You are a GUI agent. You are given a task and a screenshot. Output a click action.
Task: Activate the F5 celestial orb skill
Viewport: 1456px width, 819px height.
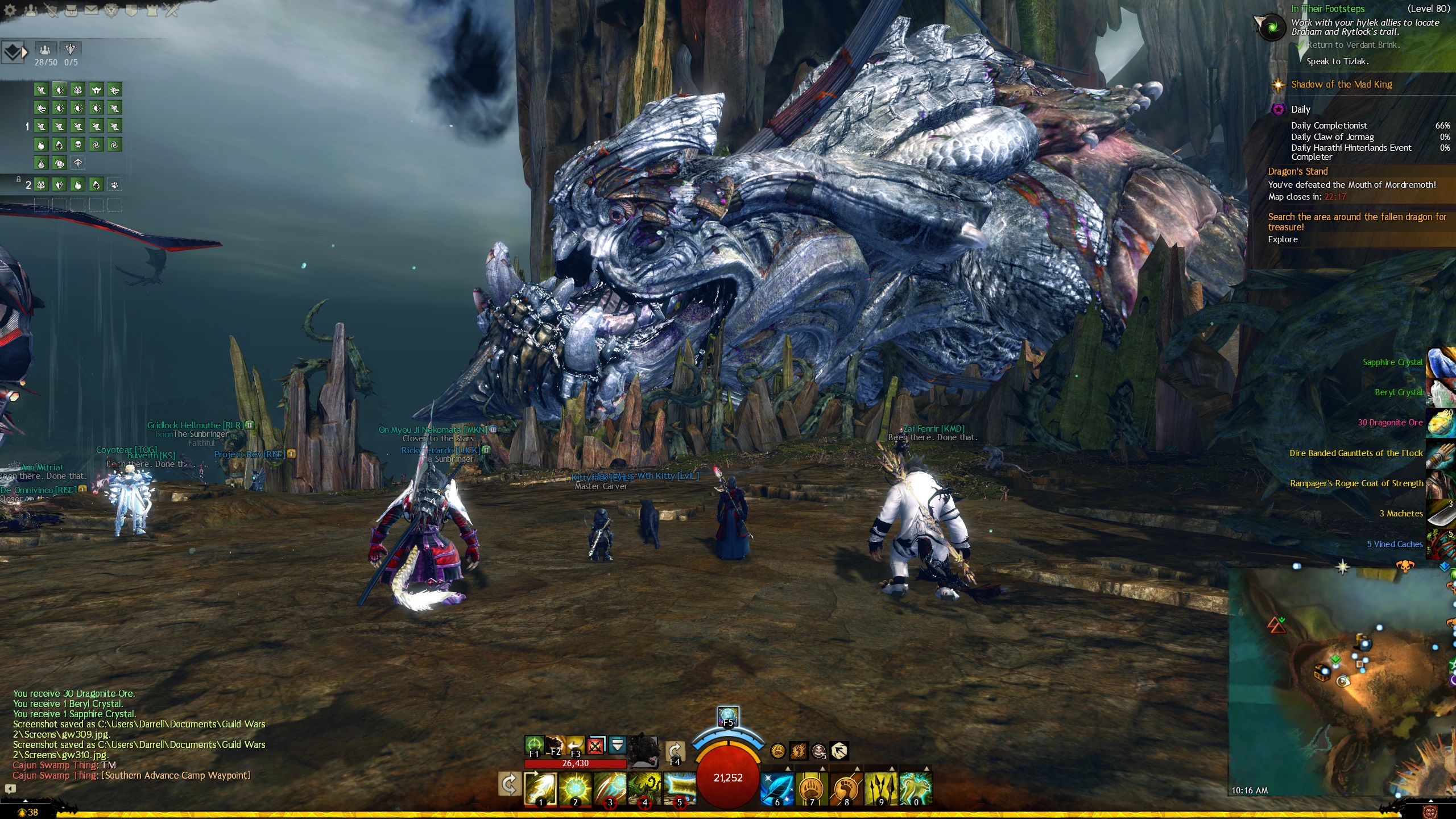pyautogui.click(x=728, y=716)
